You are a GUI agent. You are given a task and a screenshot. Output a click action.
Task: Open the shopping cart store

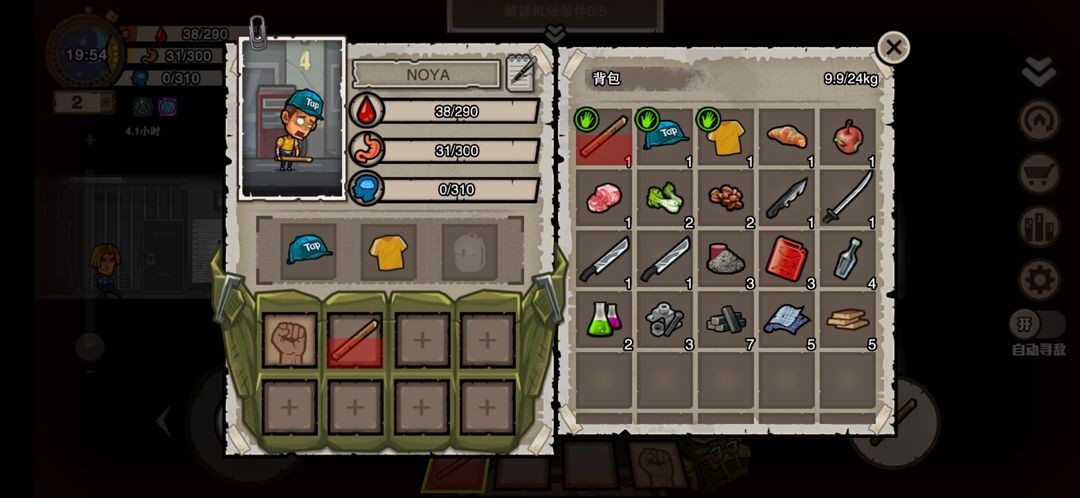pyautogui.click(x=1039, y=174)
